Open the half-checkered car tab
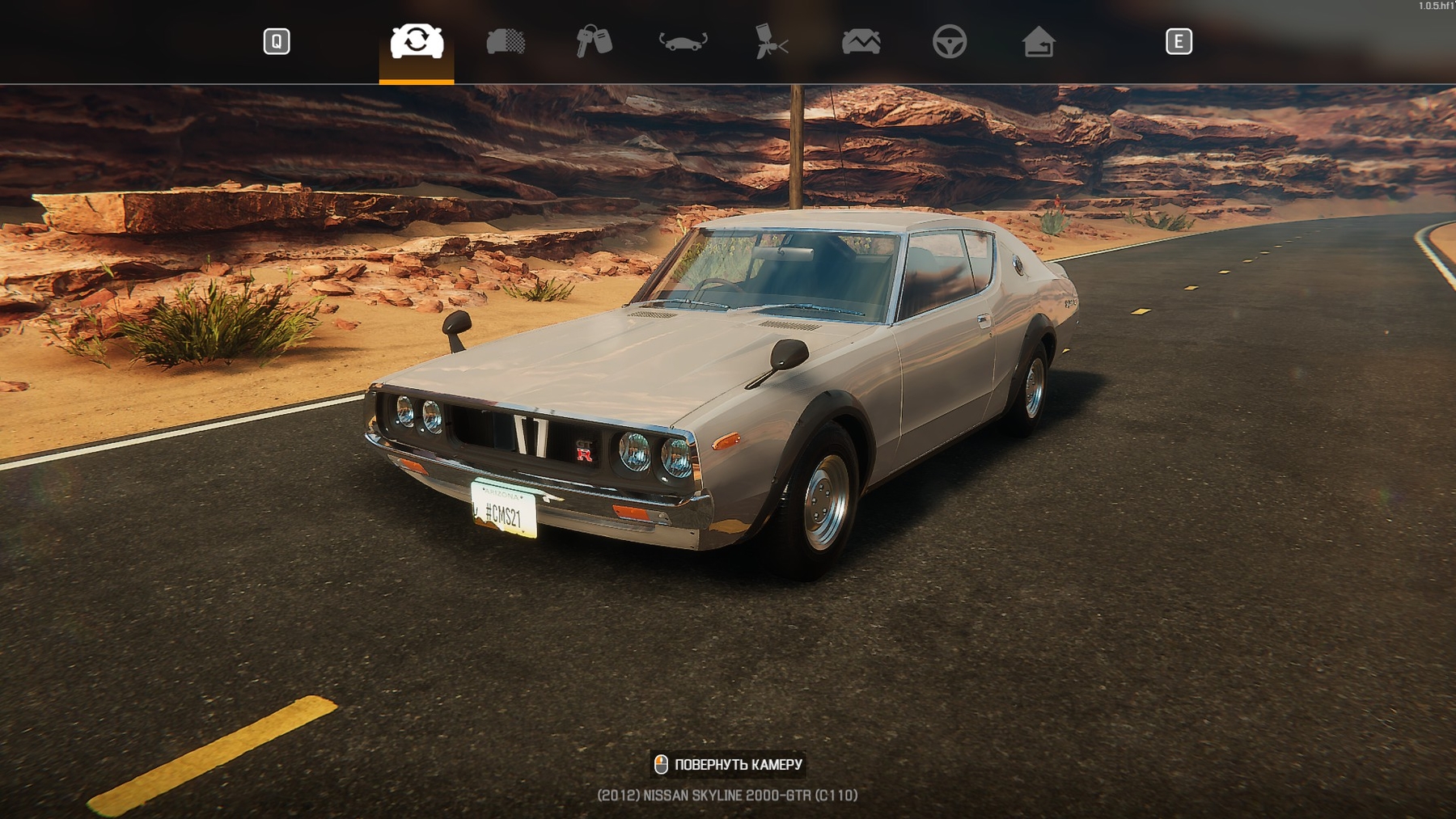Viewport: 1456px width, 819px height. click(506, 41)
